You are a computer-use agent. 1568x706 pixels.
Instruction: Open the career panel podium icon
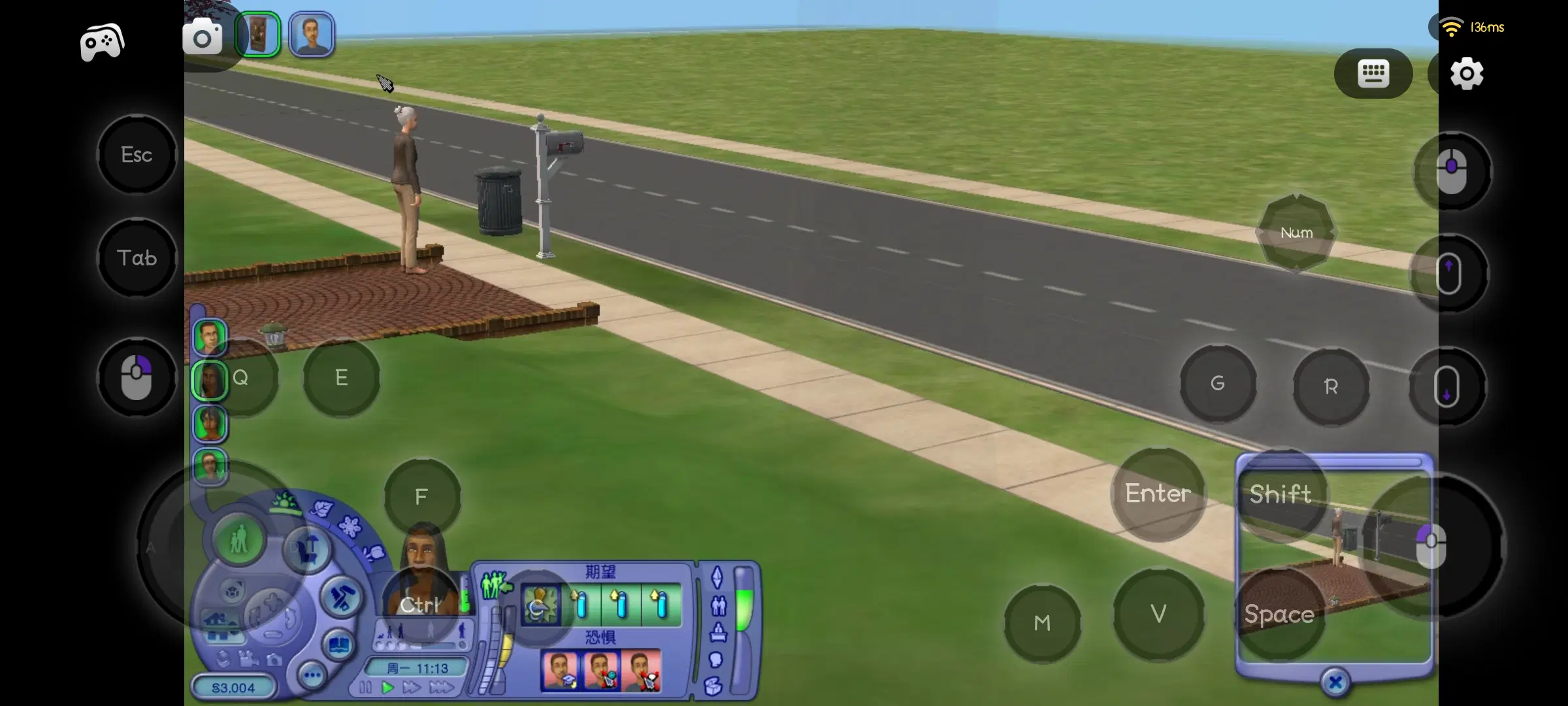point(719,633)
